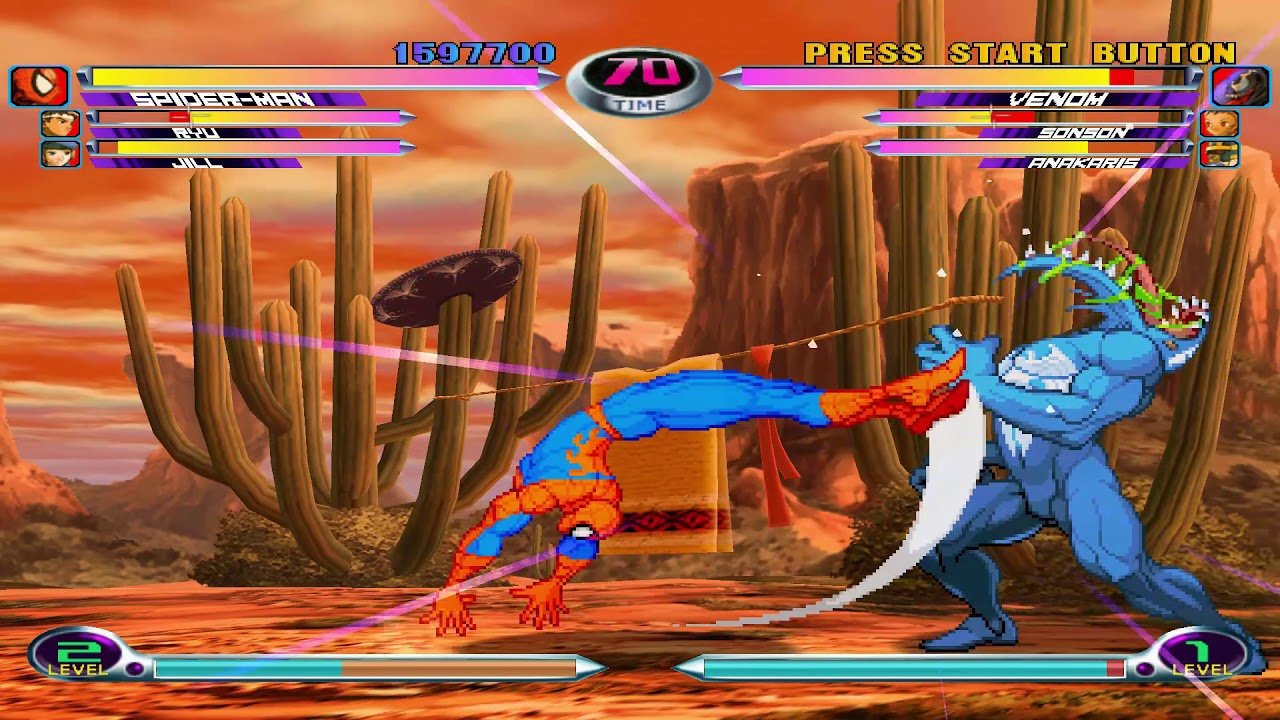Click Venom's character portrait

pyautogui.click(x=1240, y=86)
